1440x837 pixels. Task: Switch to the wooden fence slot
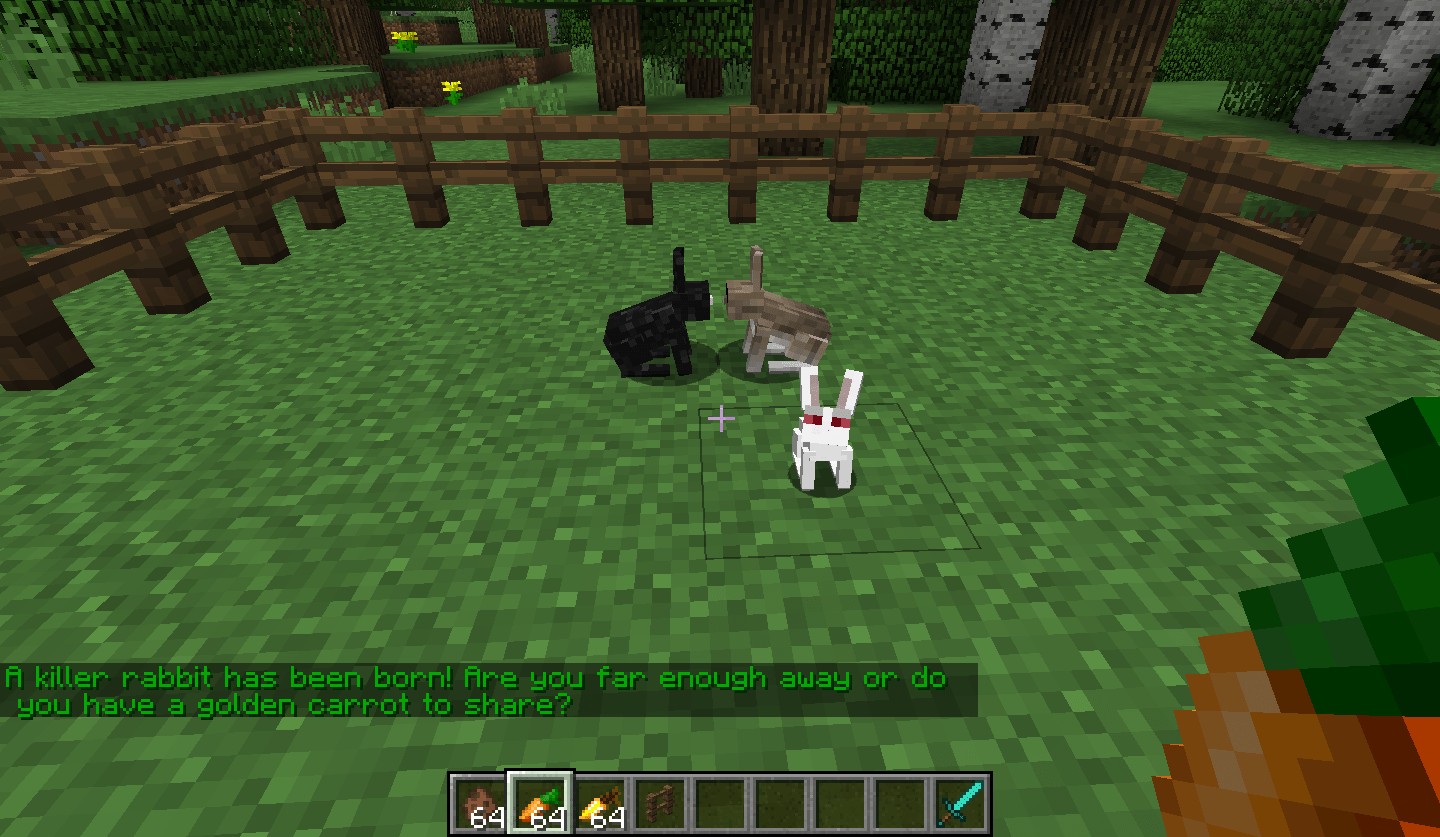[660, 804]
